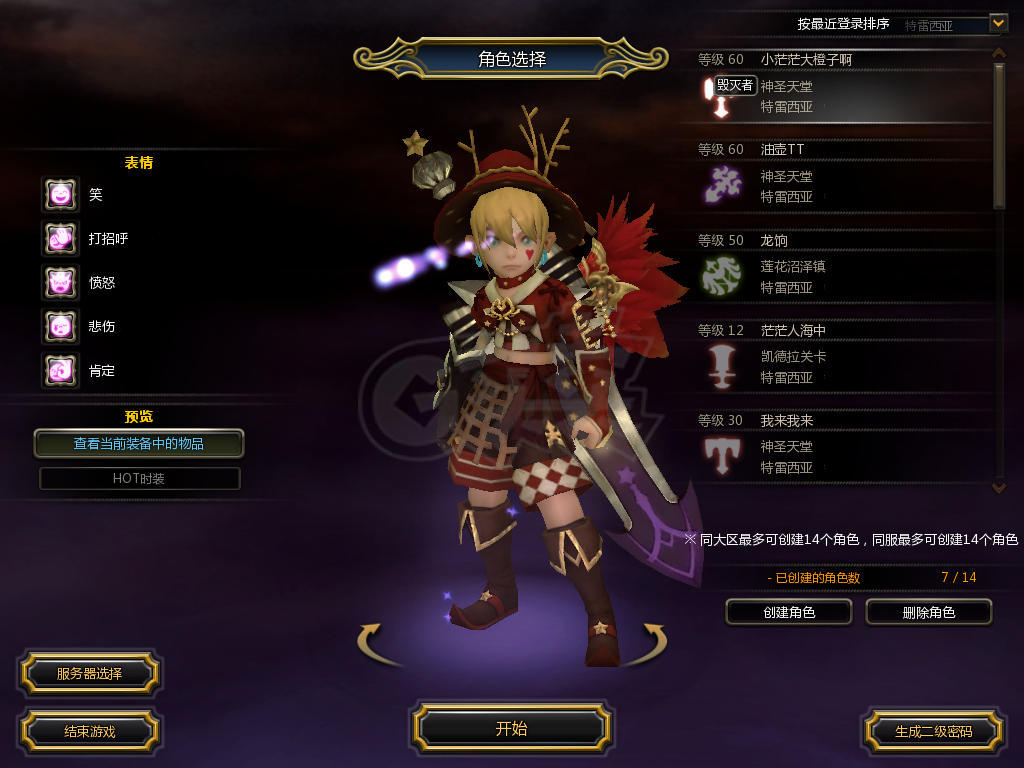Show the HOT时装 costume preview

(139, 478)
